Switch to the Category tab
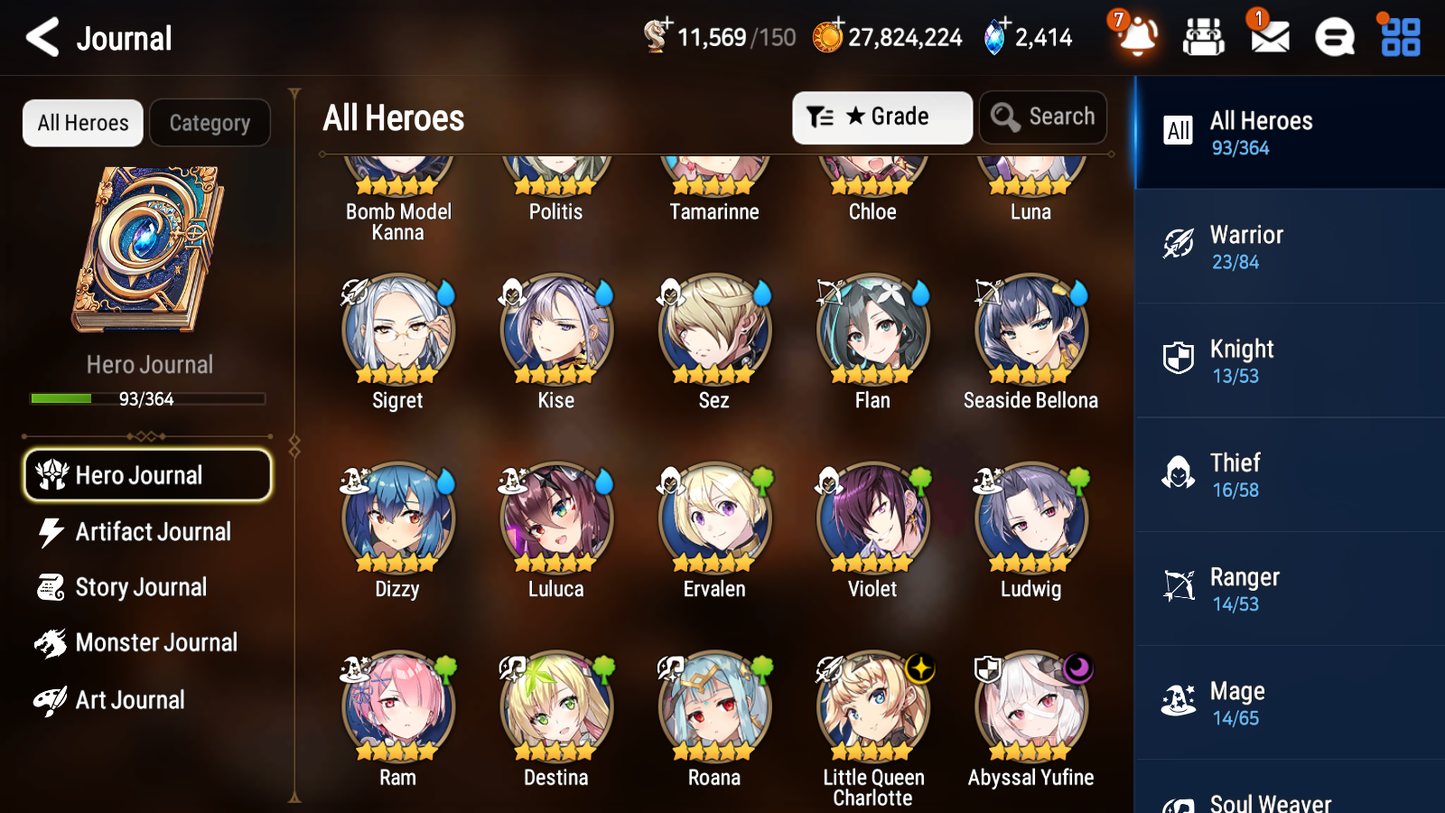 [x=210, y=122]
